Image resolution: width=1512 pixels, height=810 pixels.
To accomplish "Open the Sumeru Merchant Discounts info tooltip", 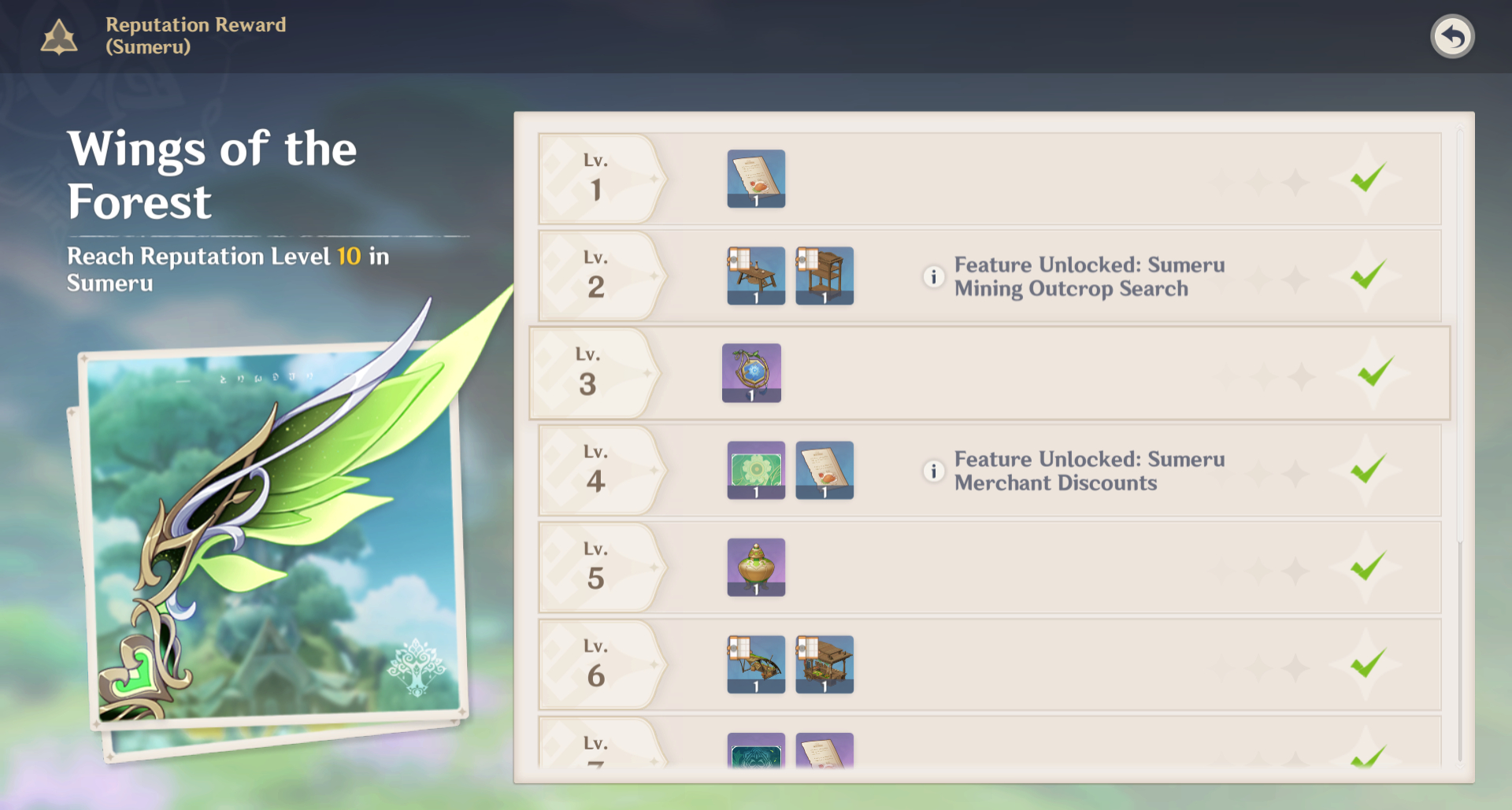I will (932, 471).
